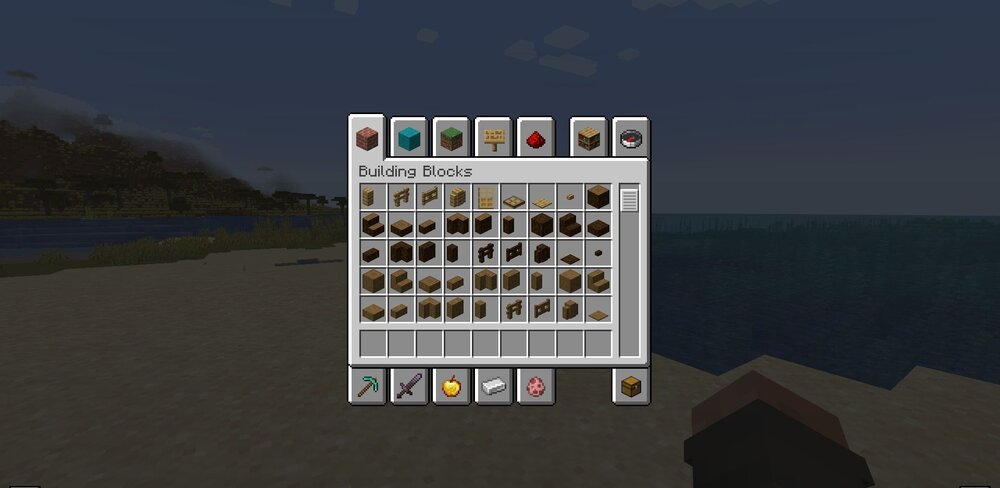The width and height of the screenshot is (1000, 488).
Task: Switch to the sign Functional Blocks tab
Action: (x=493, y=138)
